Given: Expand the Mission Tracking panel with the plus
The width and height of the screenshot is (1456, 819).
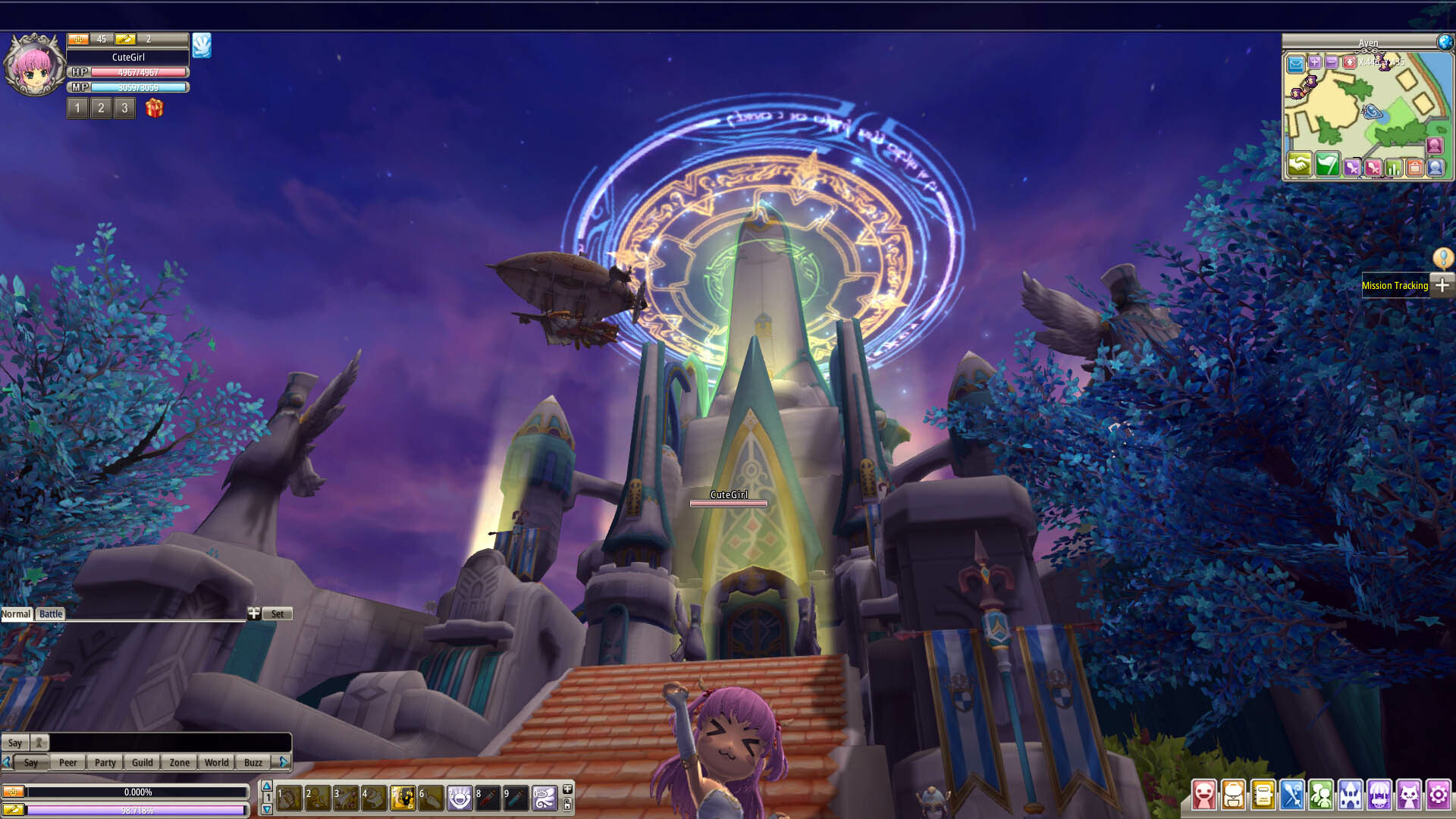Looking at the screenshot, I should (1442, 286).
